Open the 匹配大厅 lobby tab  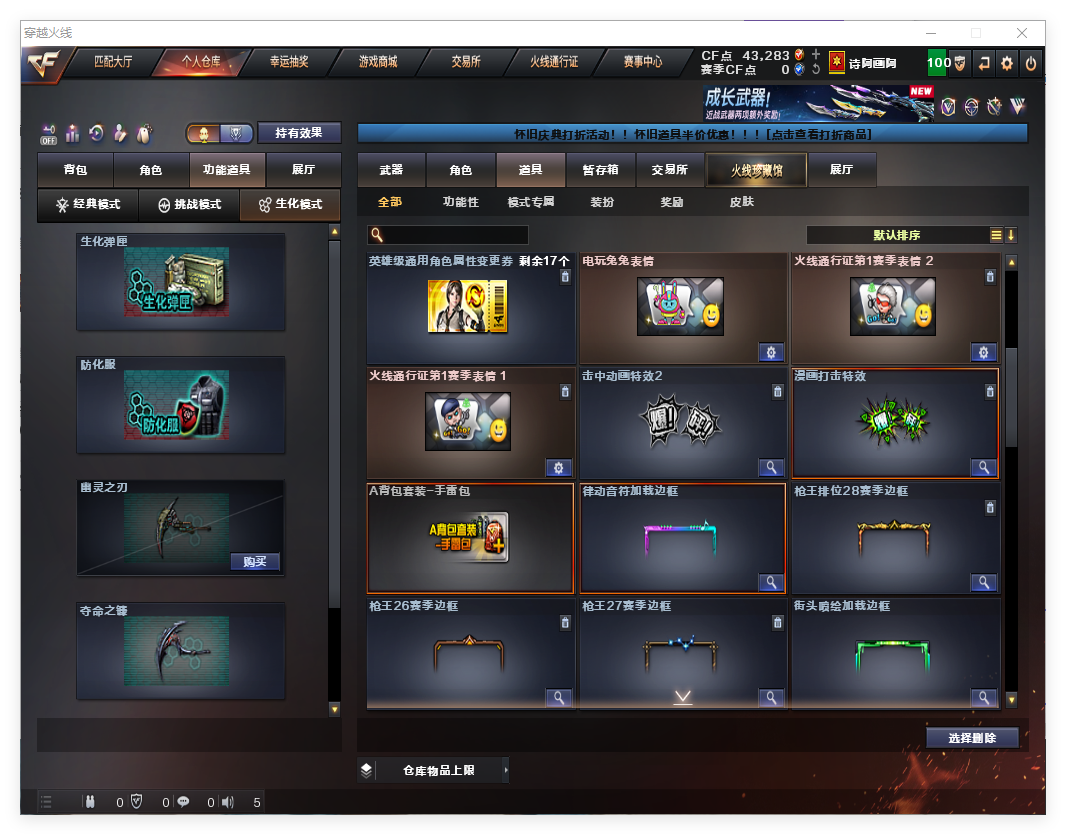tap(112, 62)
